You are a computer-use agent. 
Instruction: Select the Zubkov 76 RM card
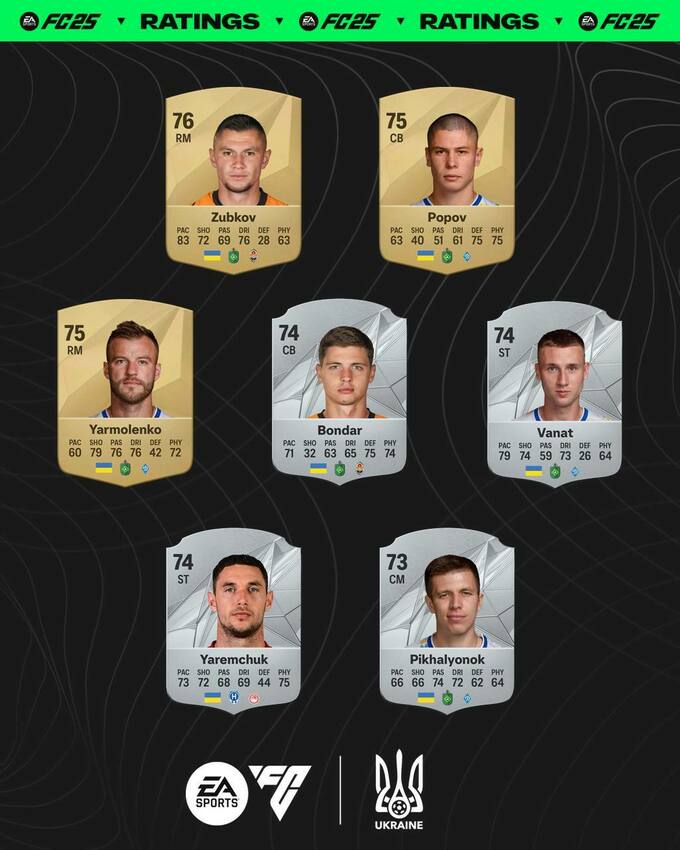click(232, 180)
